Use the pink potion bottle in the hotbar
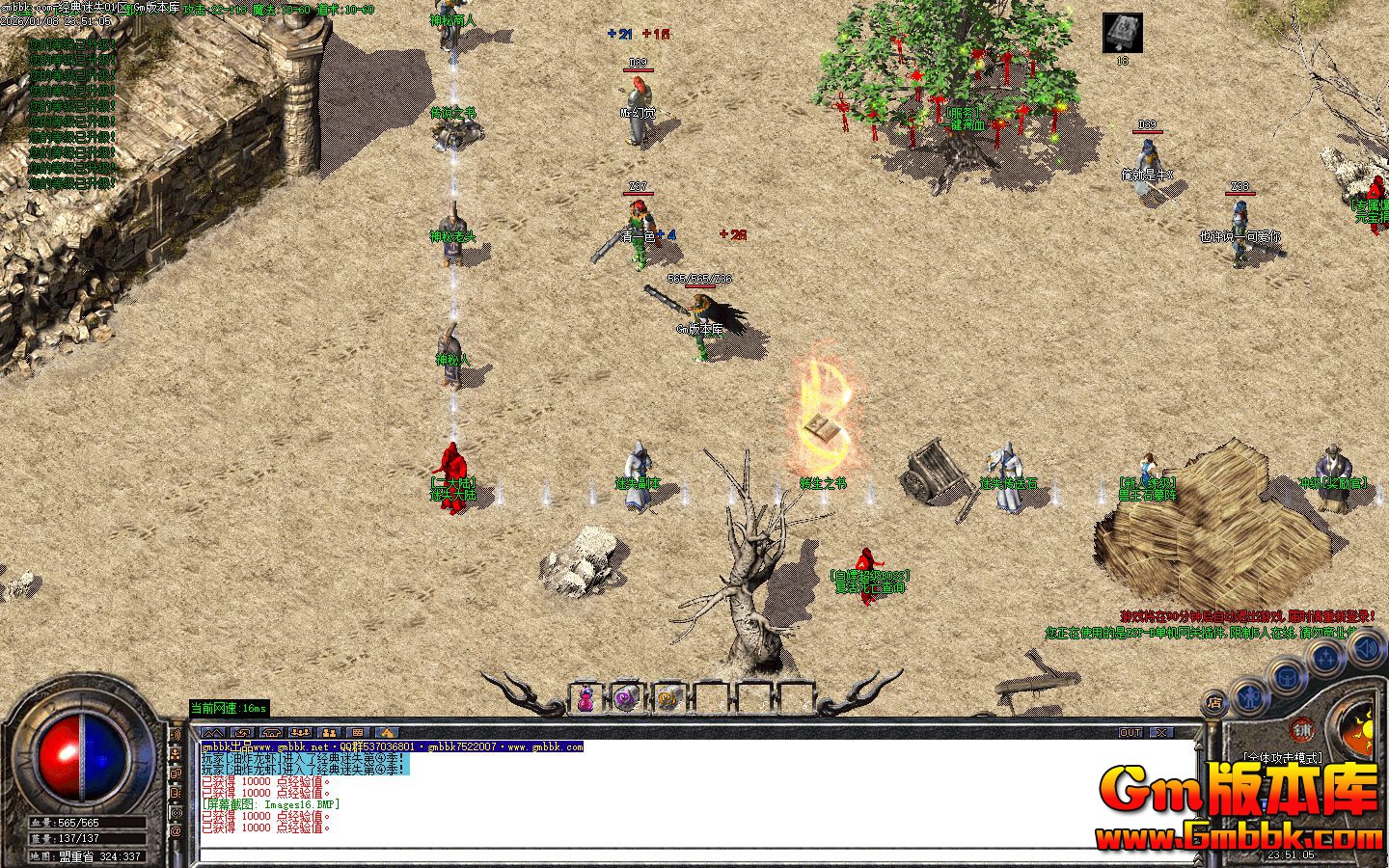Image resolution: width=1389 pixels, height=868 pixels. pyautogui.click(x=586, y=698)
